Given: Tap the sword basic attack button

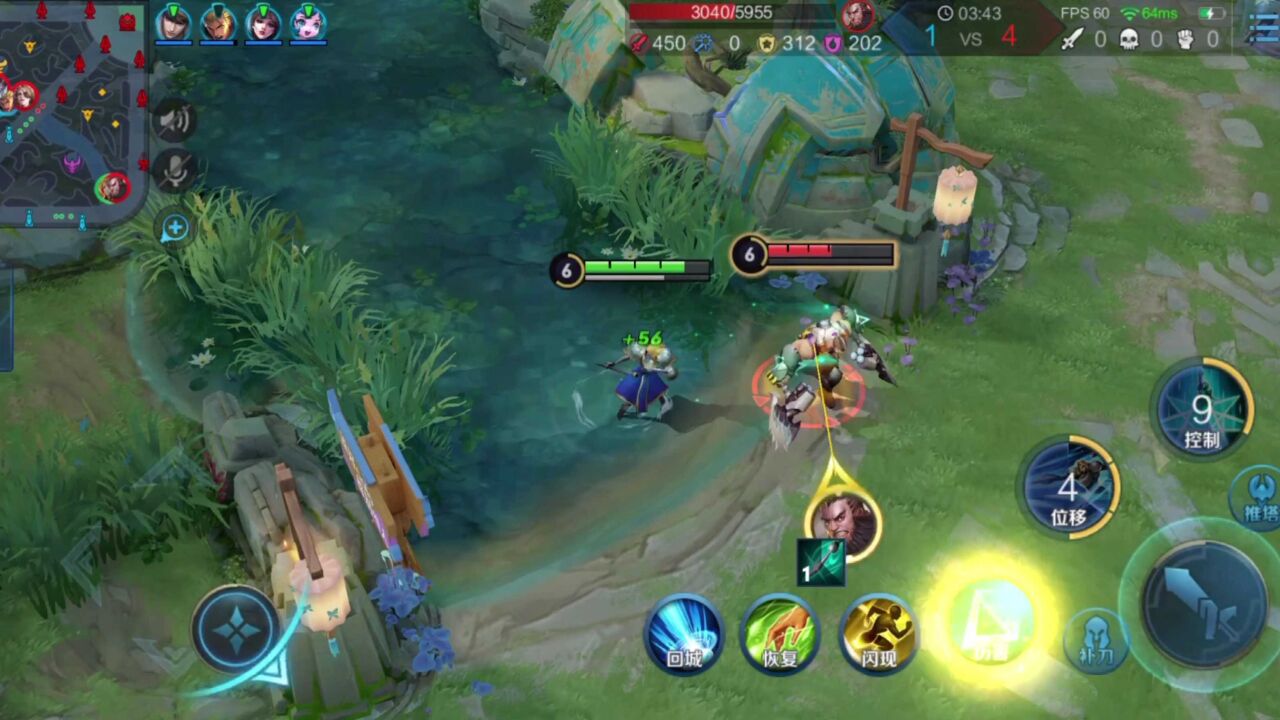Looking at the screenshot, I should click(1203, 603).
